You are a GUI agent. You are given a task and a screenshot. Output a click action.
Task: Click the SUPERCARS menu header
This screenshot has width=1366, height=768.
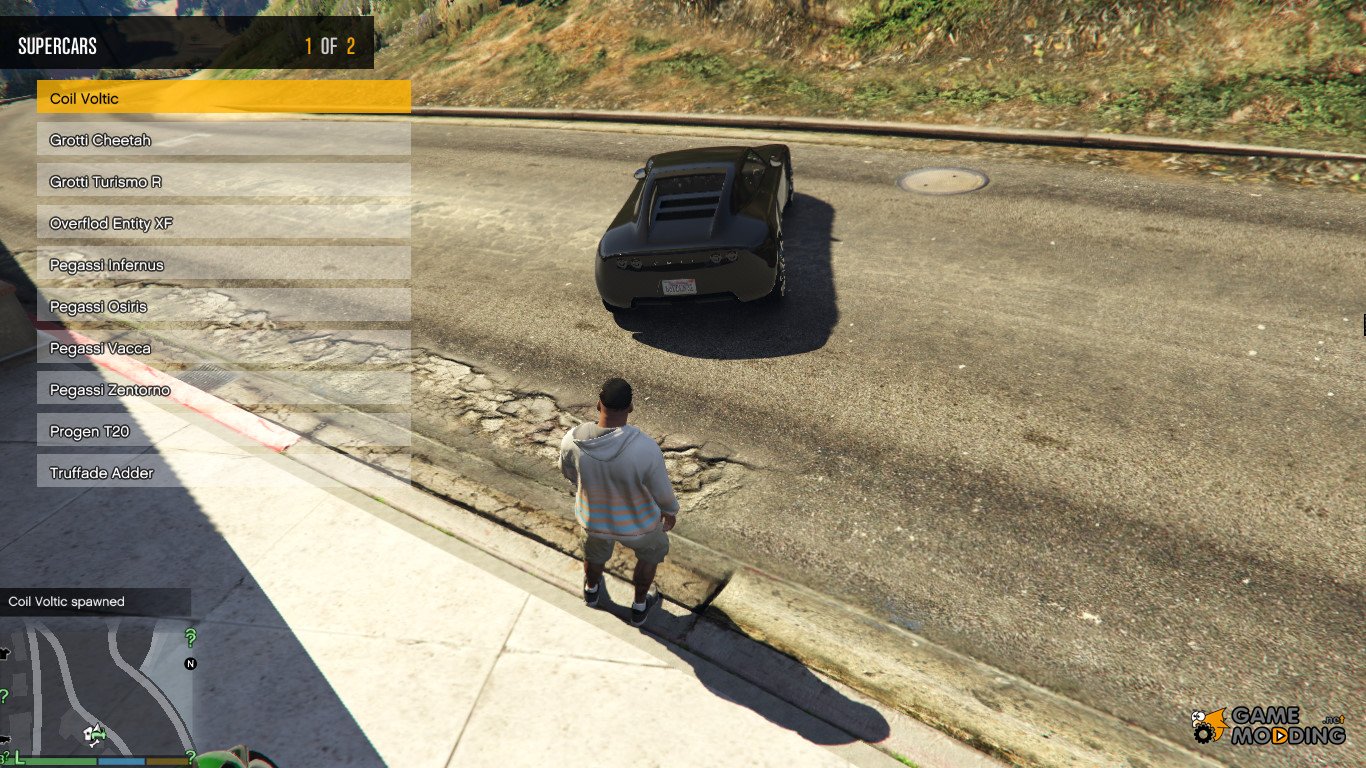point(55,45)
